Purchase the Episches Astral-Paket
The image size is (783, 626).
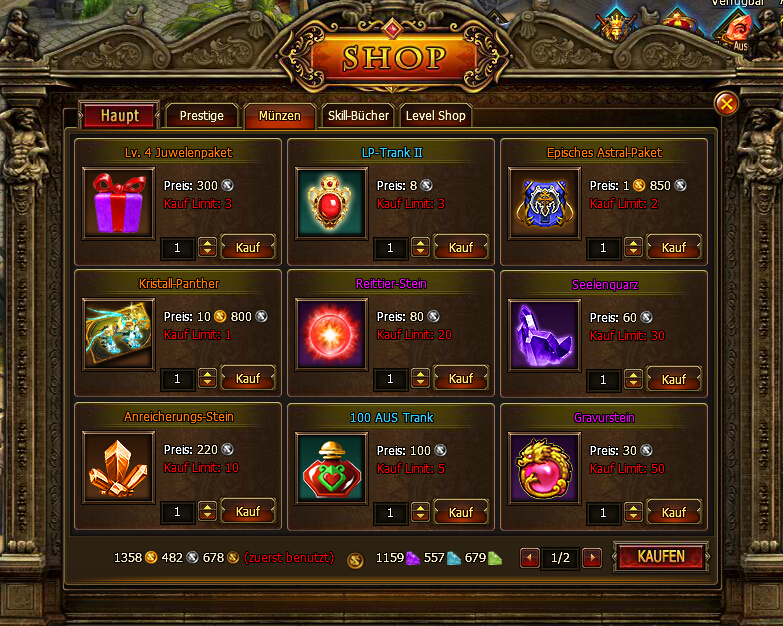[673, 247]
